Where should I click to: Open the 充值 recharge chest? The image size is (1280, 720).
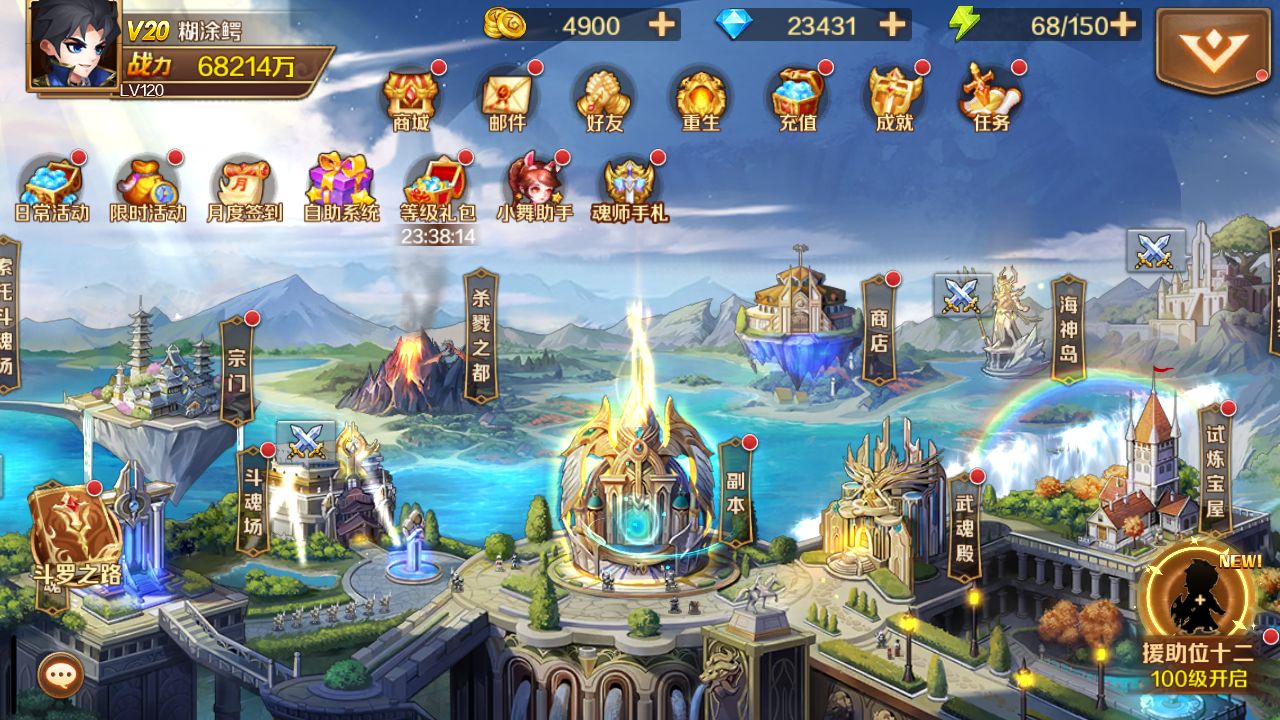point(797,100)
